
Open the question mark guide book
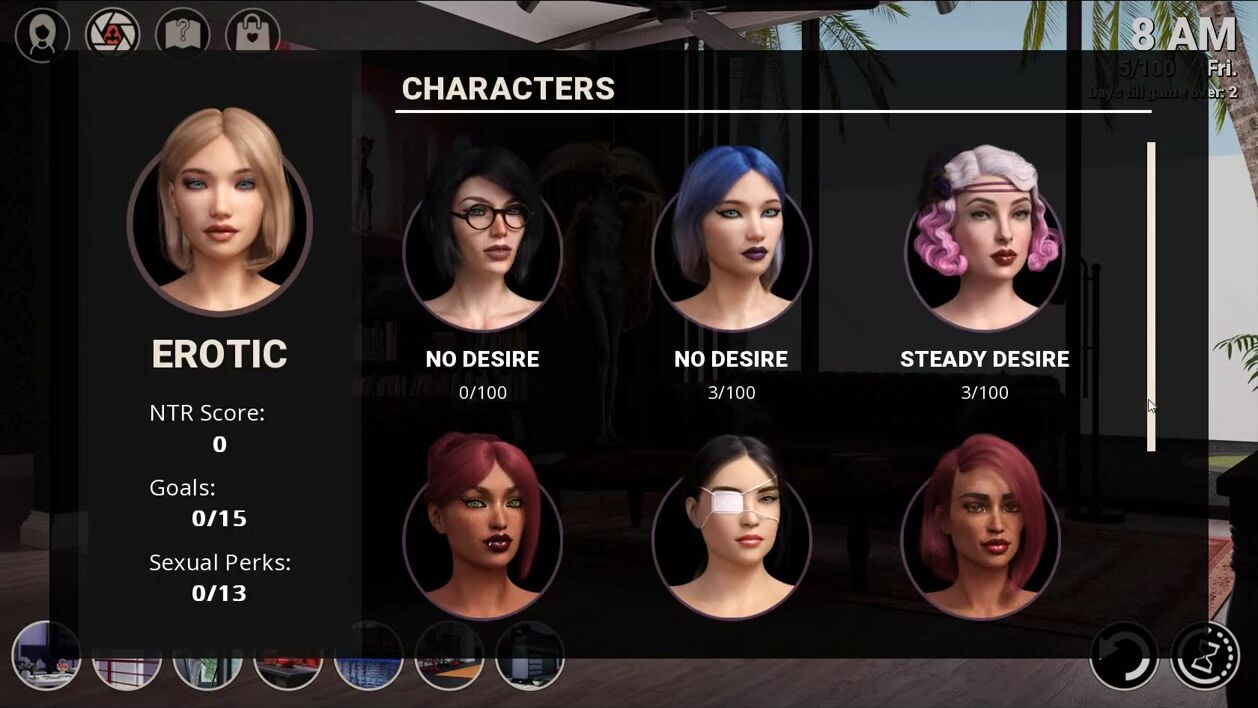pos(182,35)
